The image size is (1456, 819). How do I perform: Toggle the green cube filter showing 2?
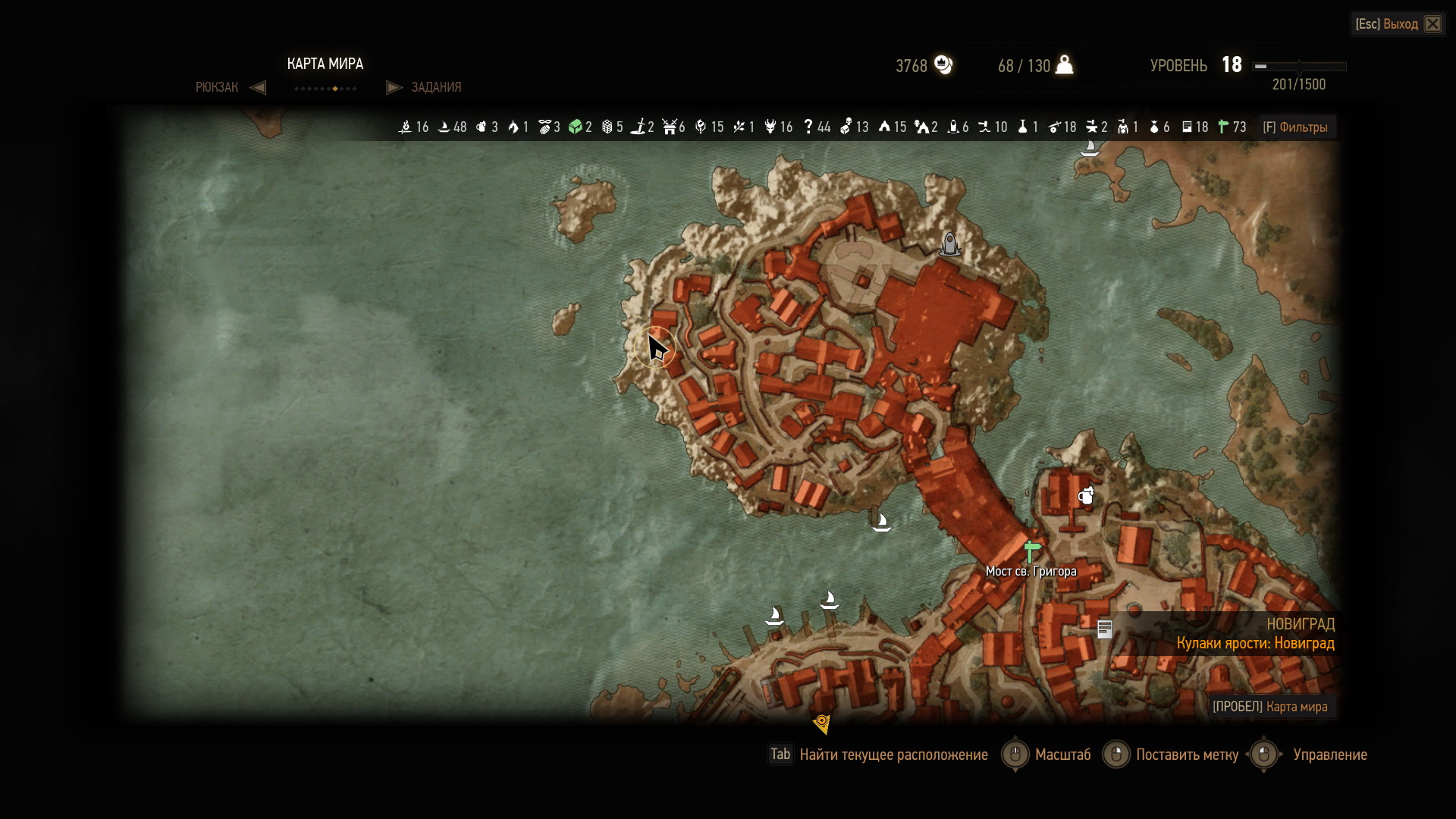[576, 127]
